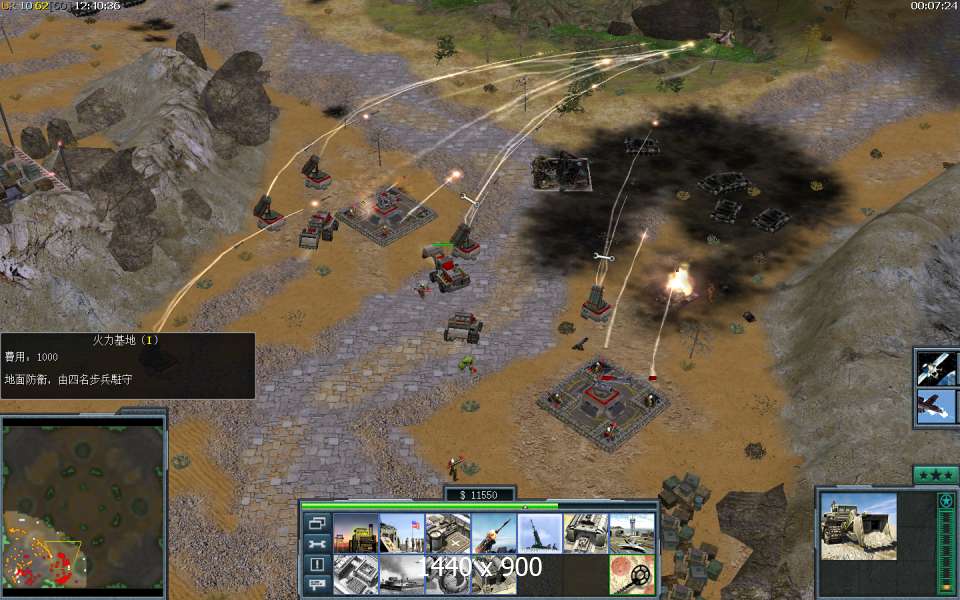Choose the rocket on launch pad icon
This screenshot has width=960, height=600.
tap(540, 534)
